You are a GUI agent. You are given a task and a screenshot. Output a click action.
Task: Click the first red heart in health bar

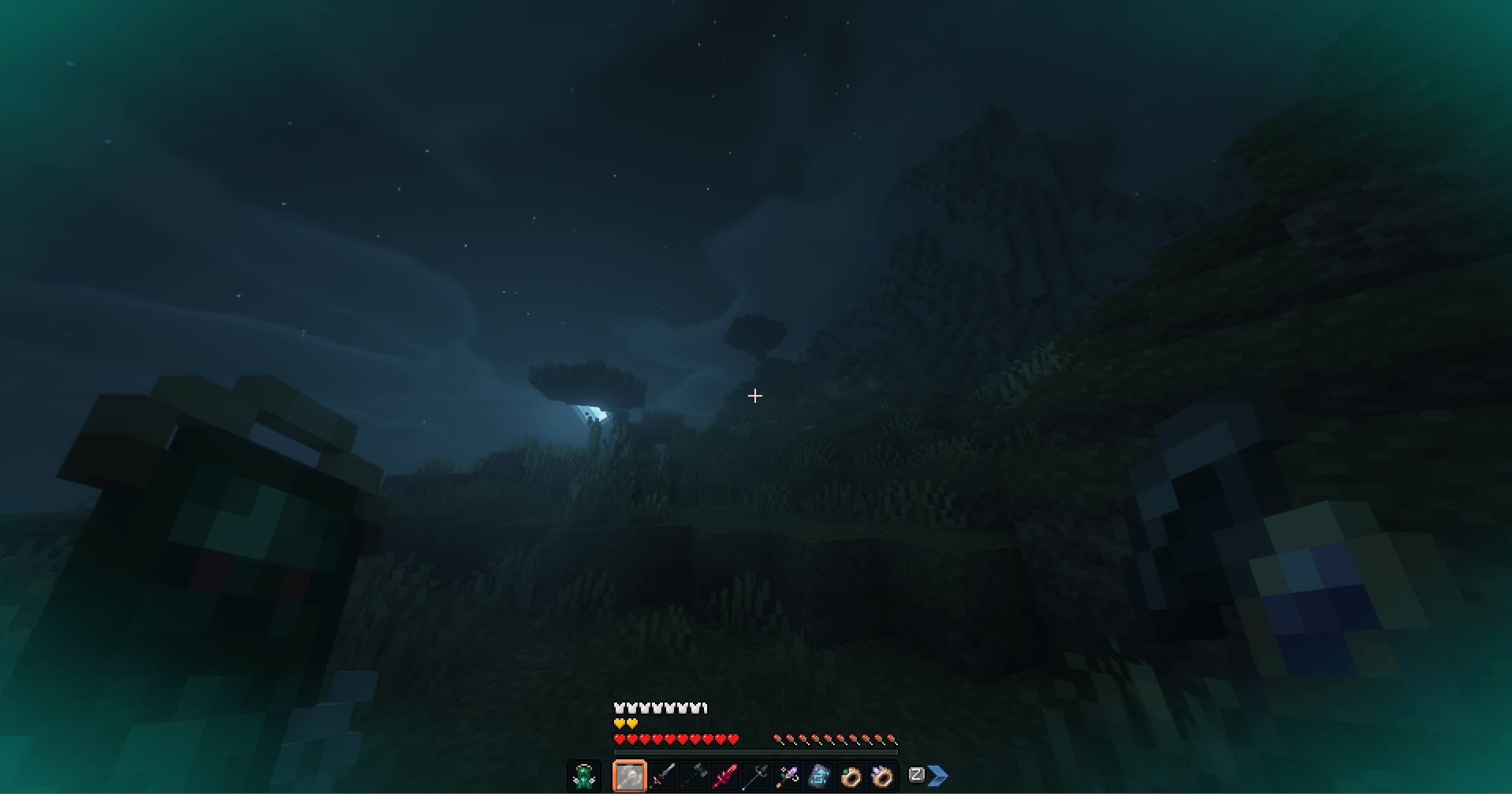click(620, 739)
